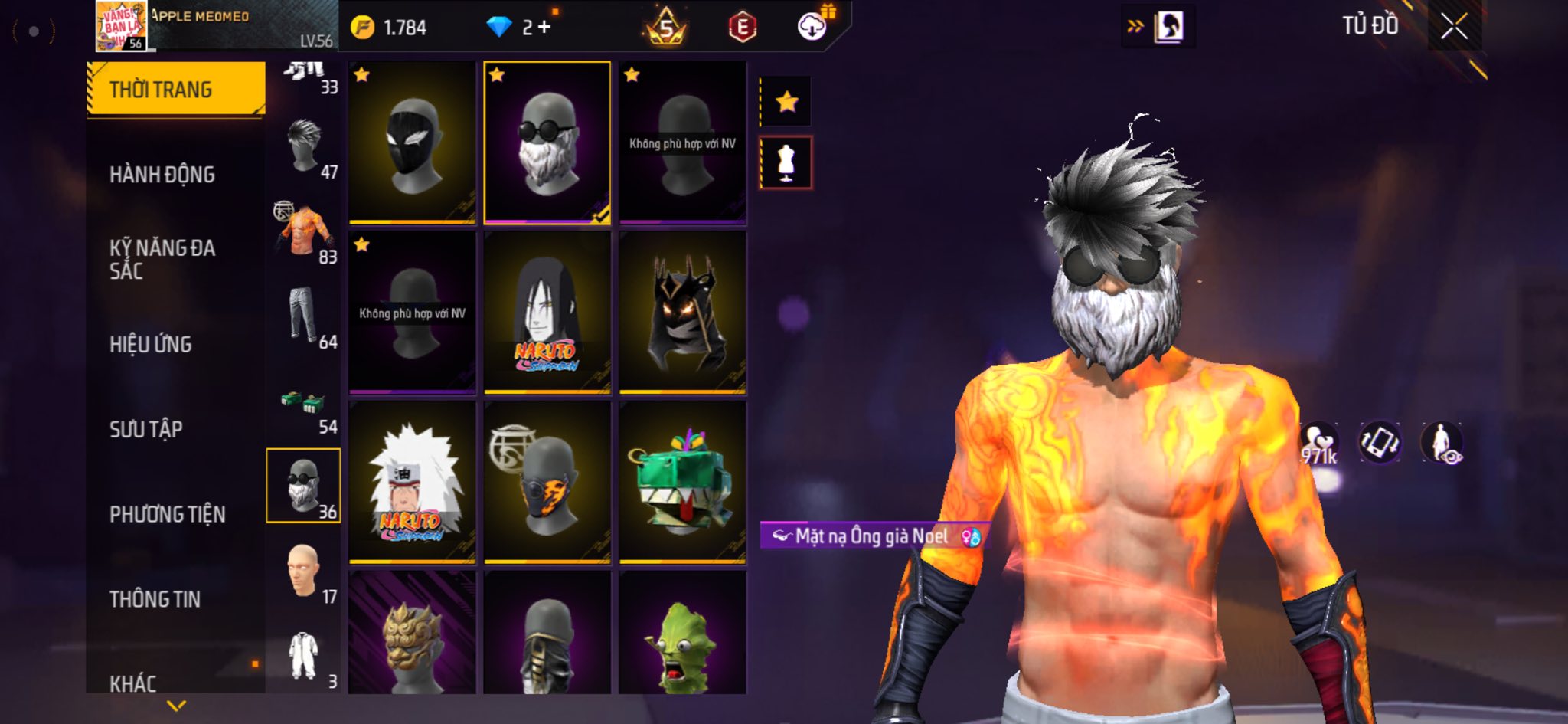Image resolution: width=1568 pixels, height=724 pixels.
Task: Pick the flame-pattern black face mask
Action: coord(547,483)
